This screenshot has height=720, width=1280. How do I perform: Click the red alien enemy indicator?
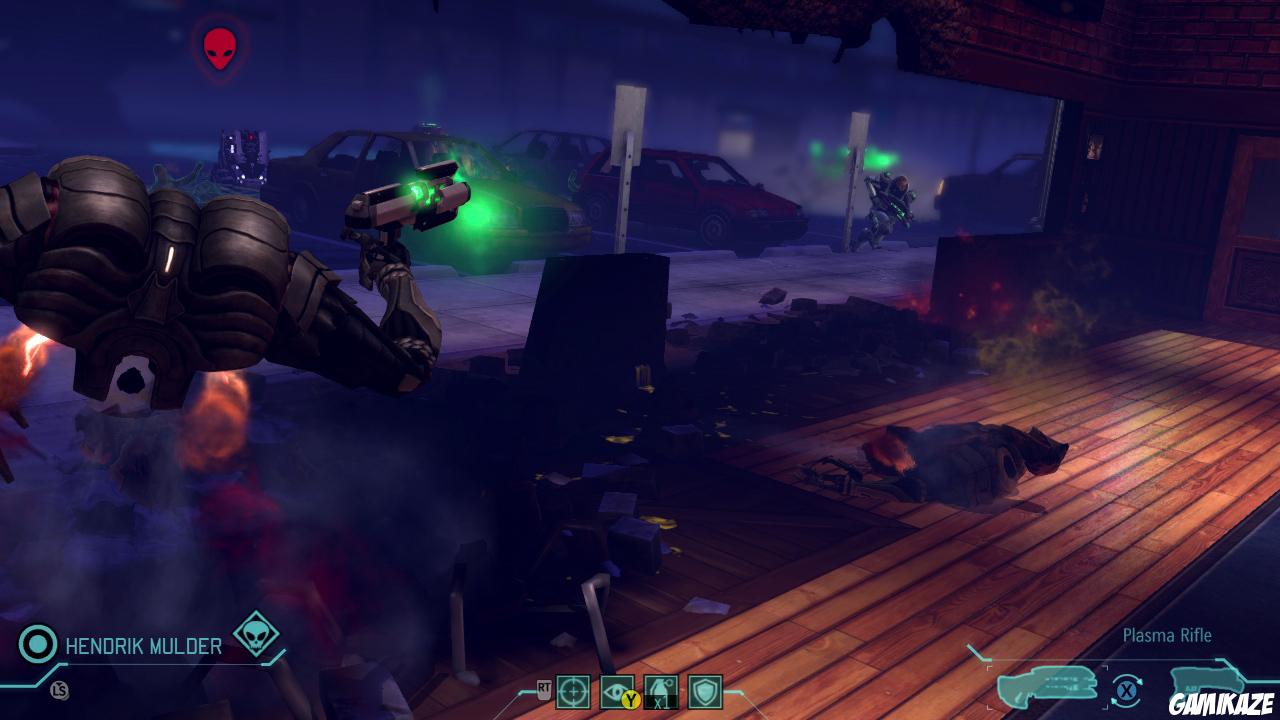pos(219,45)
